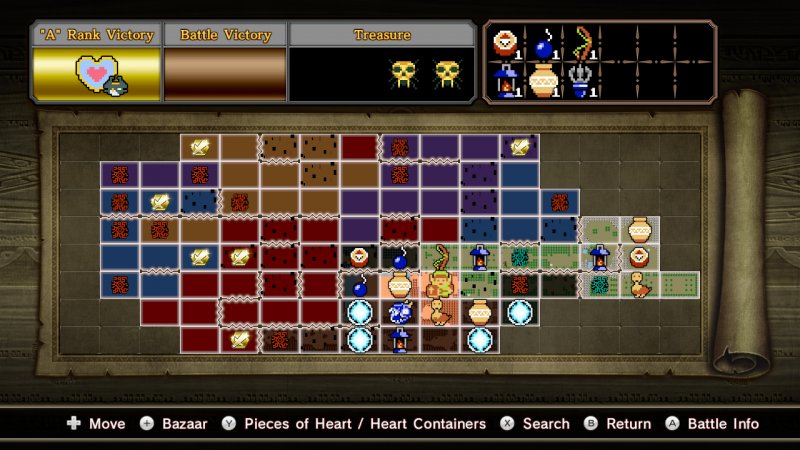Pick the boomerang item card
The height and width of the screenshot is (450, 800).
click(x=580, y=45)
